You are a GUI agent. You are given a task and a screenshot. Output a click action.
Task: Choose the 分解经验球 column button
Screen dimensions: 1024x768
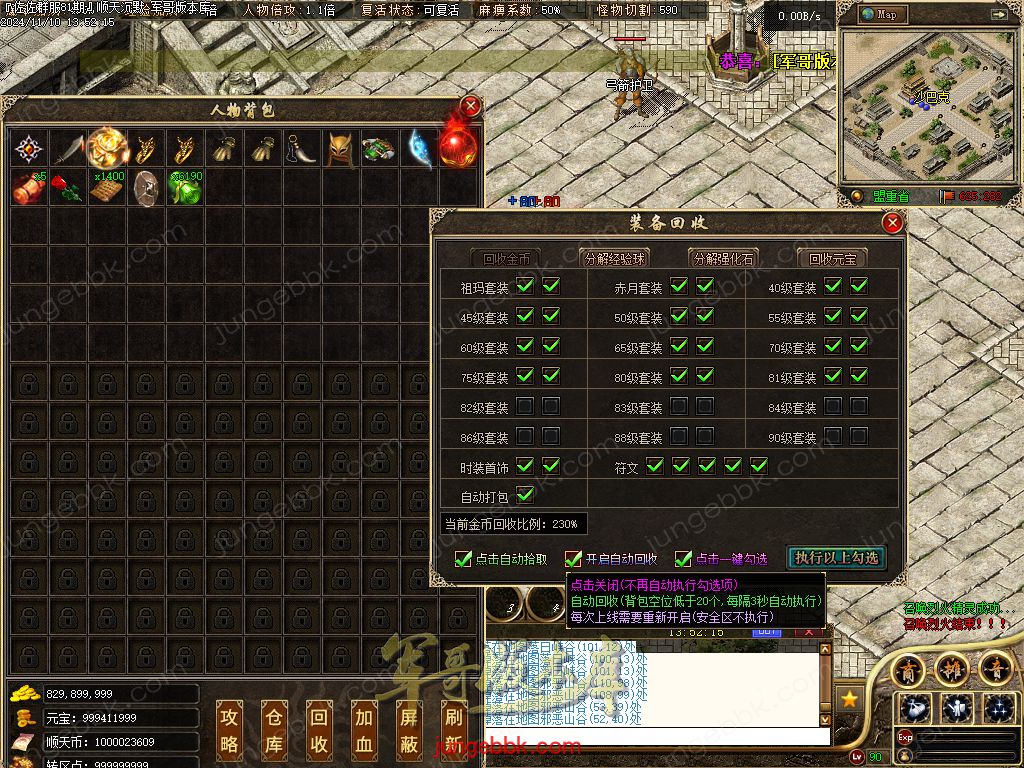(x=615, y=258)
